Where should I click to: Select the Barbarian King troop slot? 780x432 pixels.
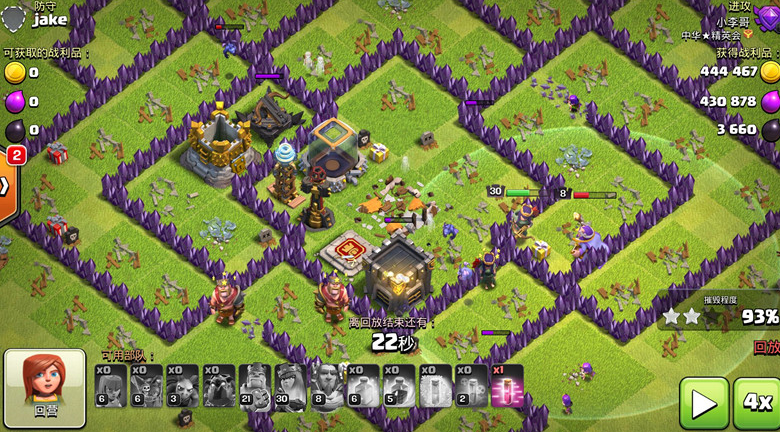pyautogui.click(x=255, y=386)
